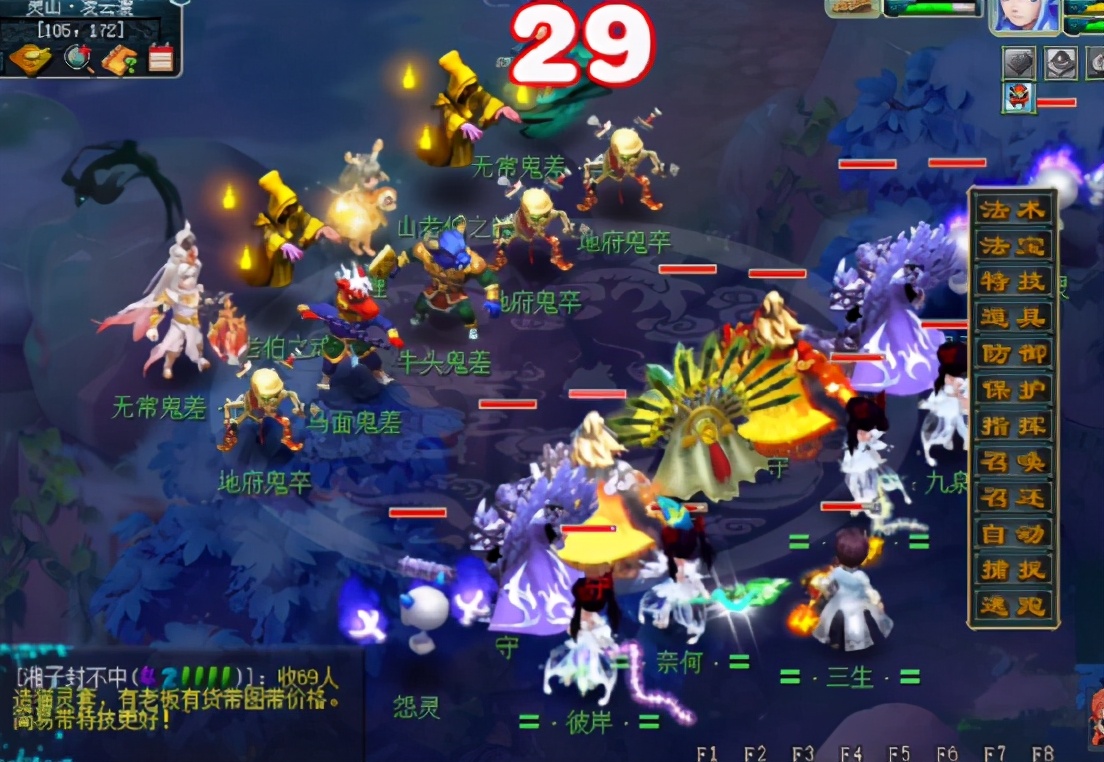Select the 特技 special skill command

(1012, 282)
